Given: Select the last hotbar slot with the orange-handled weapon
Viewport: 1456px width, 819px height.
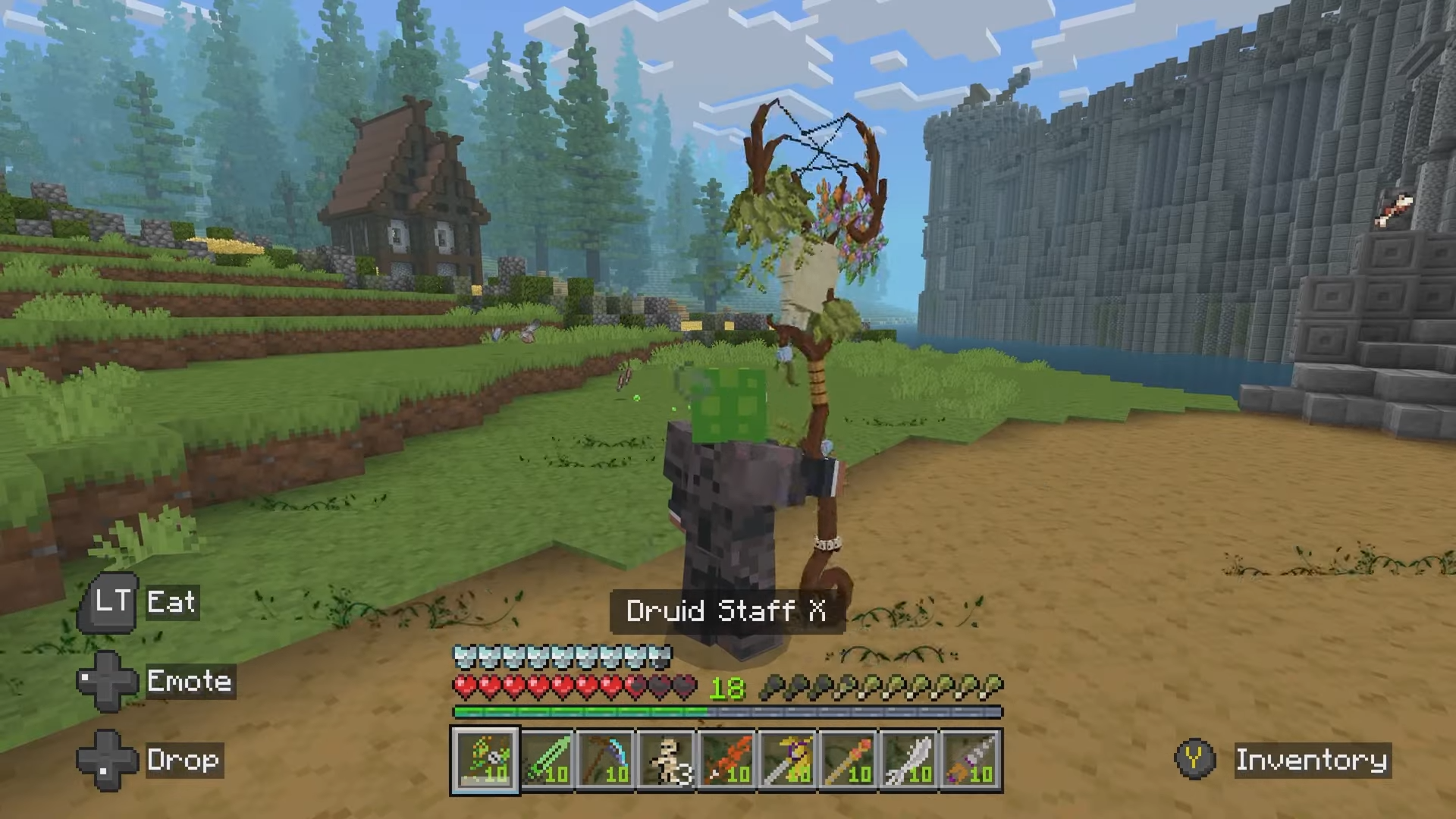Looking at the screenshot, I should (x=971, y=761).
